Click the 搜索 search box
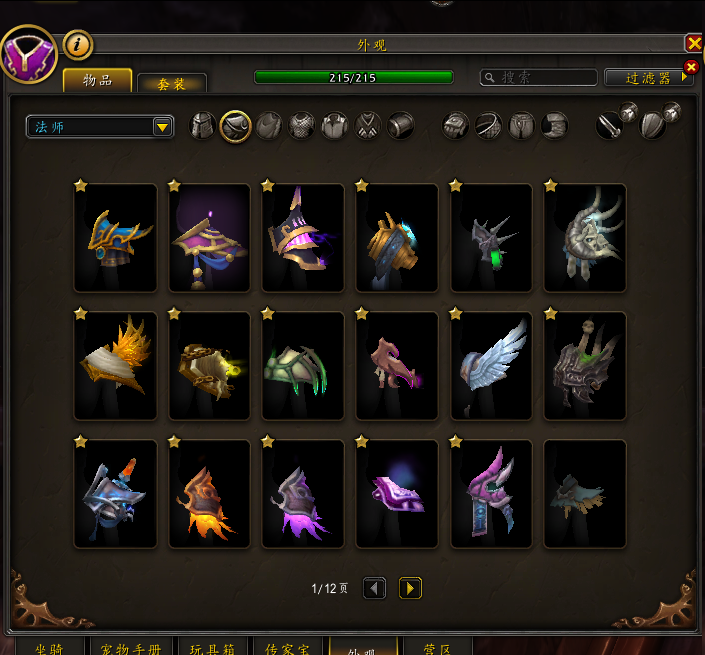 click(x=538, y=77)
